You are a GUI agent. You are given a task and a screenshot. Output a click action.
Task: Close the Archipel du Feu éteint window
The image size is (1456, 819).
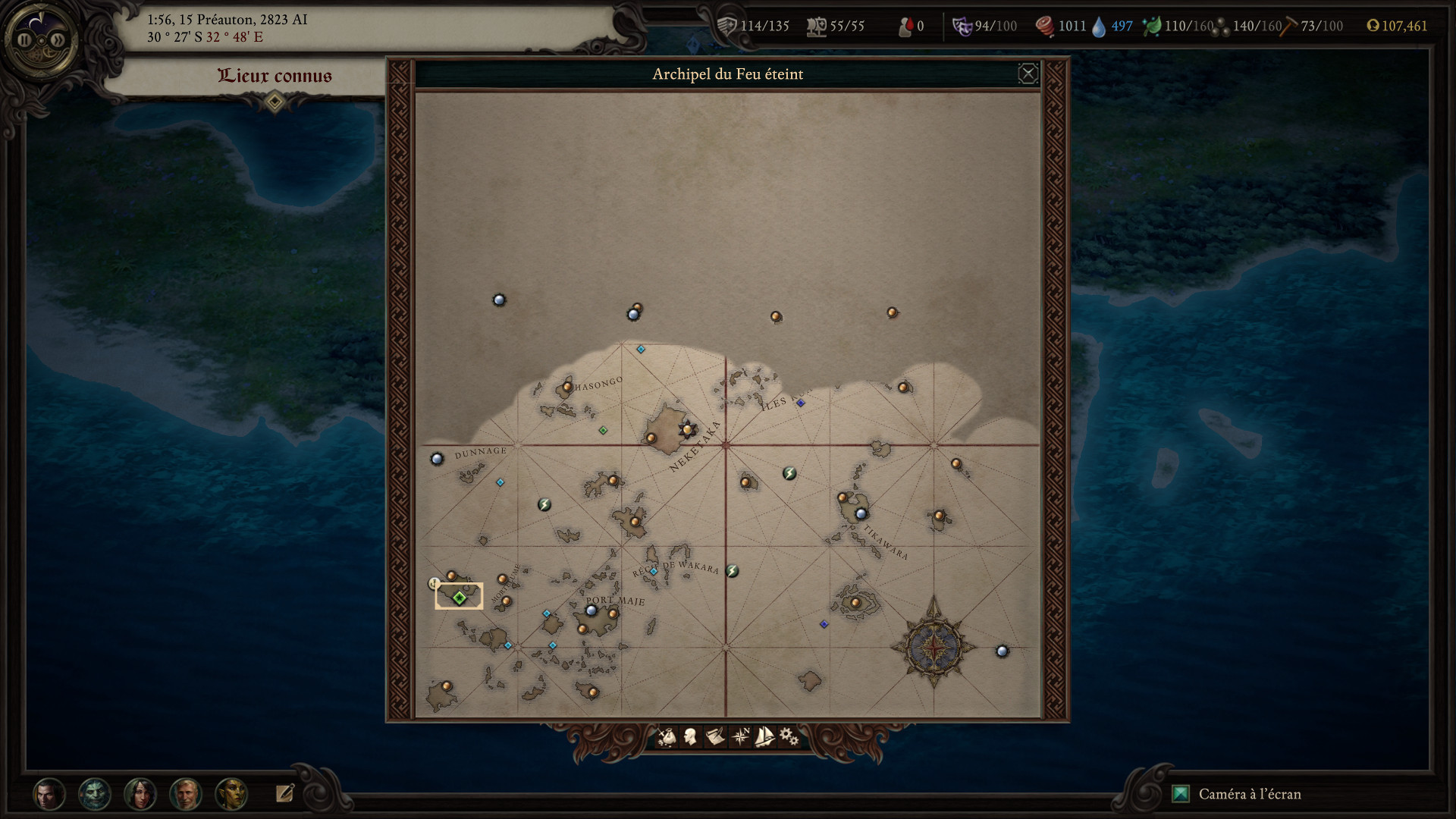(x=1029, y=73)
